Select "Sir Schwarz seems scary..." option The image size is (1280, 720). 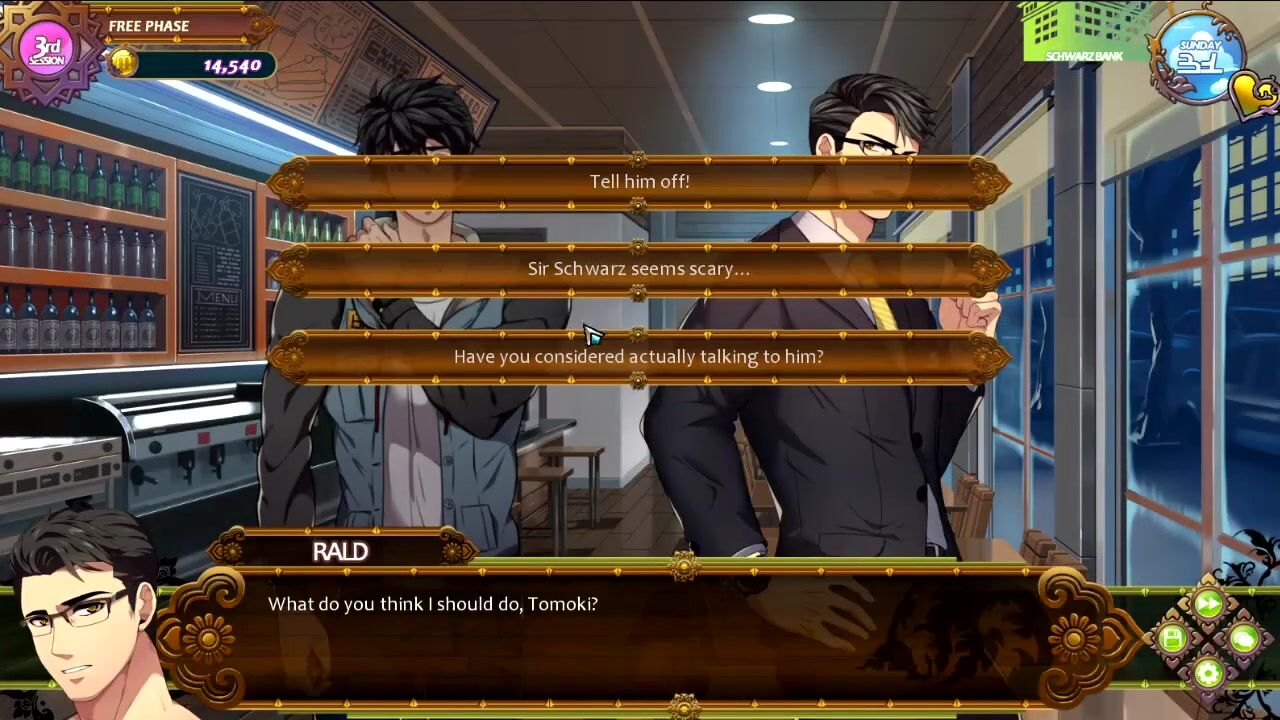pos(639,269)
